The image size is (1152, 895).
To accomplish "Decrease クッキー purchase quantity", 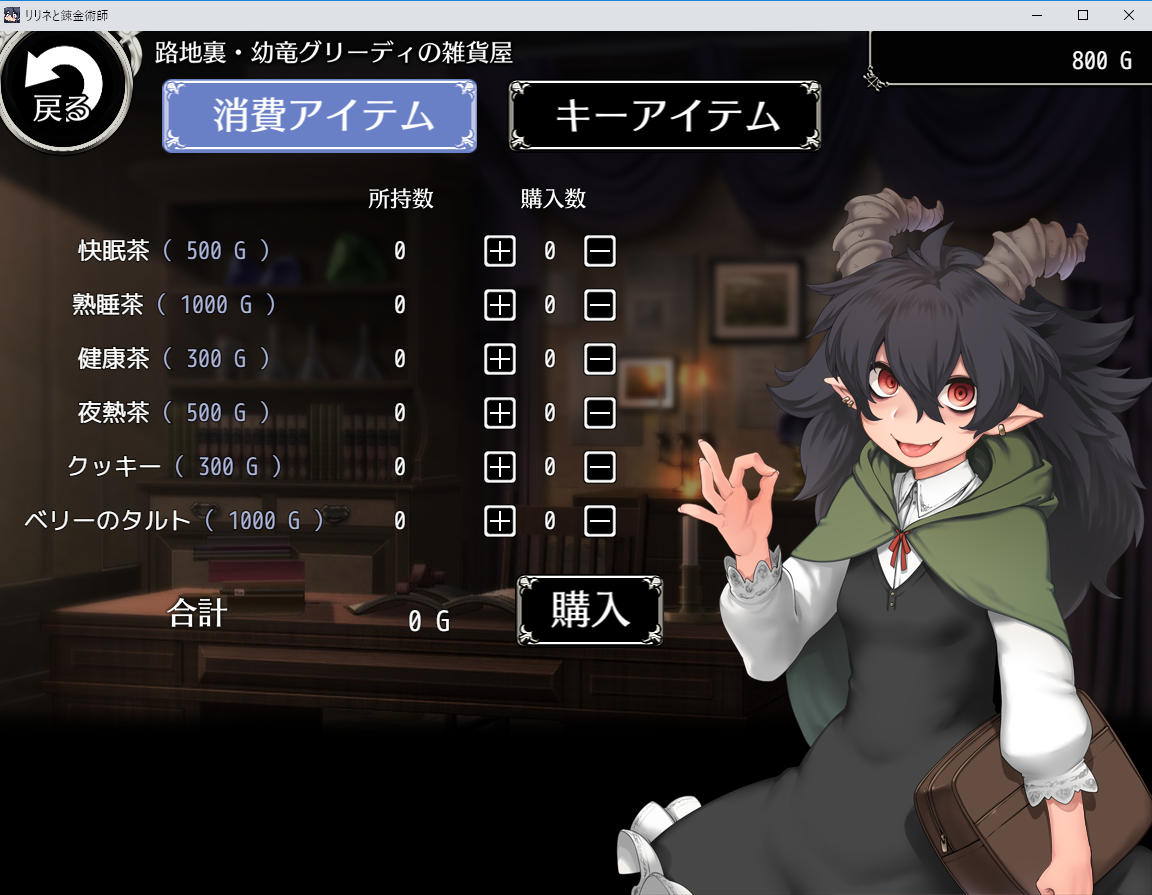I will coord(600,466).
